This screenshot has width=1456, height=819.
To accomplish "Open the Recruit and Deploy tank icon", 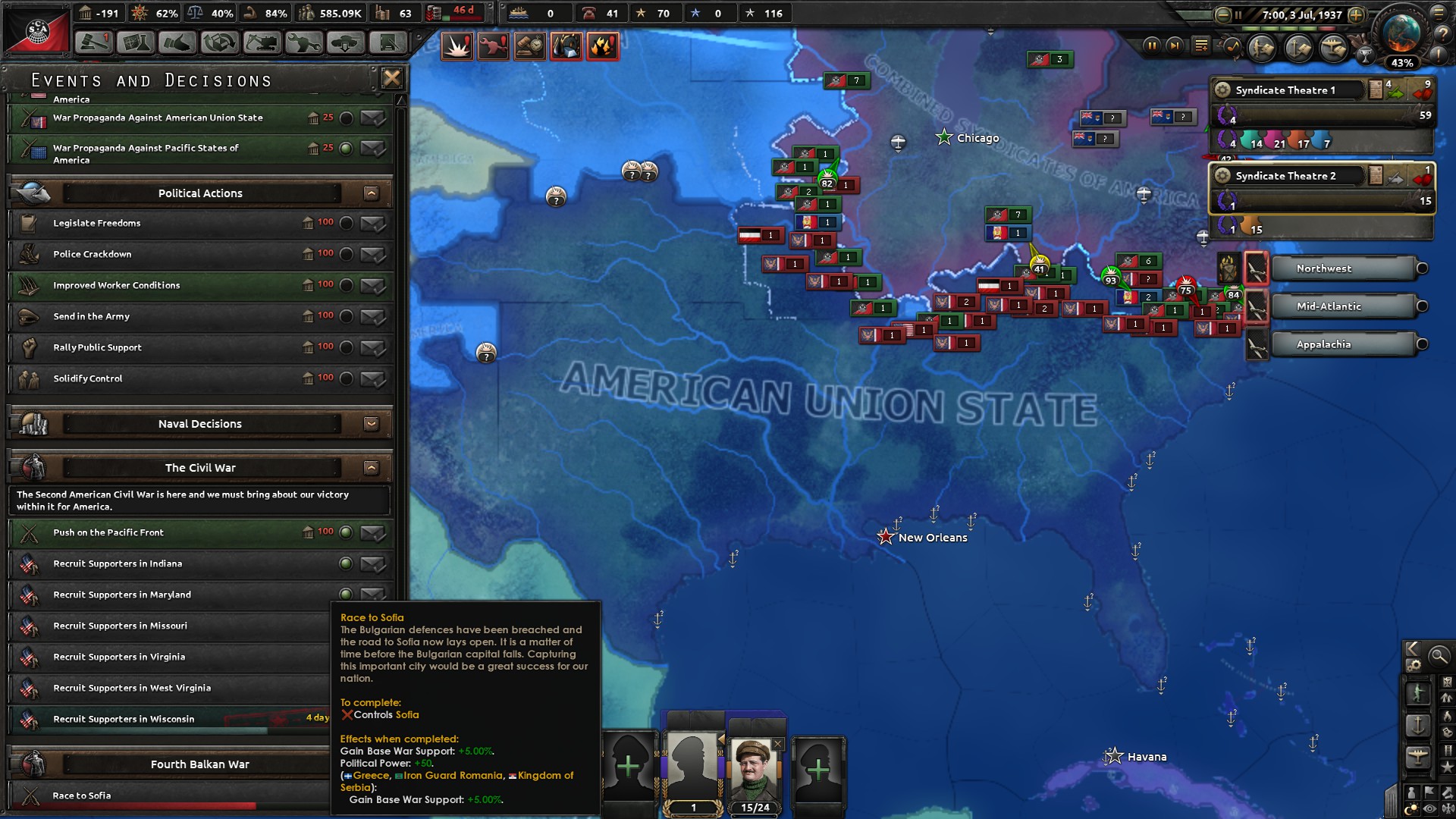I will click(x=347, y=44).
